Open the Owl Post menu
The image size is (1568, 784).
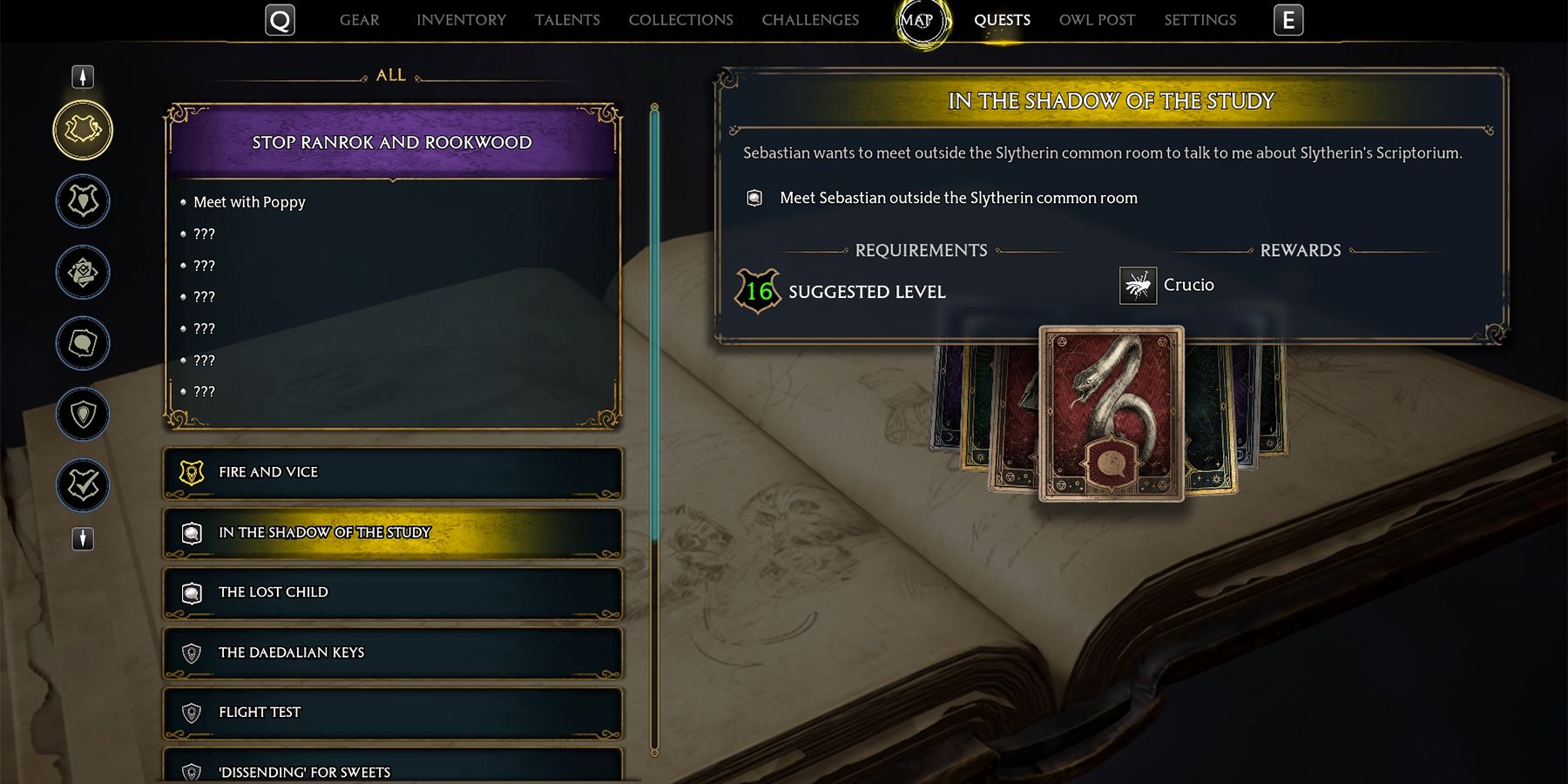(x=1096, y=19)
